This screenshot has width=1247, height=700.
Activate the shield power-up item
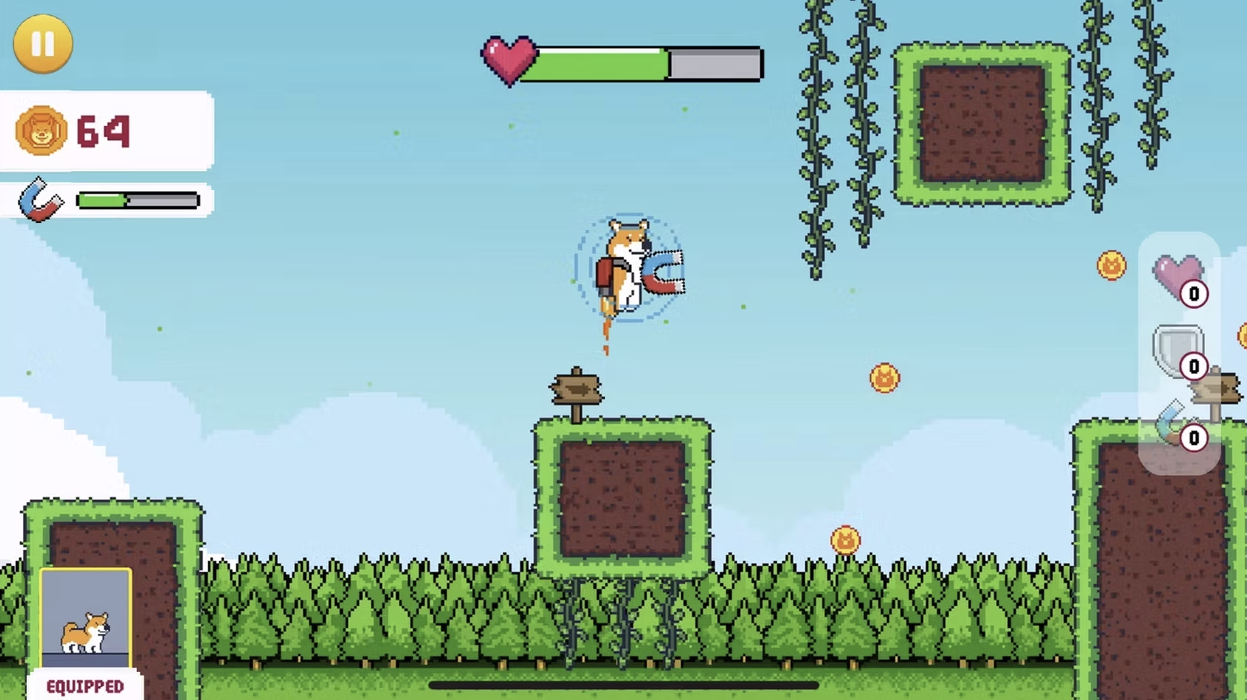[1178, 350]
